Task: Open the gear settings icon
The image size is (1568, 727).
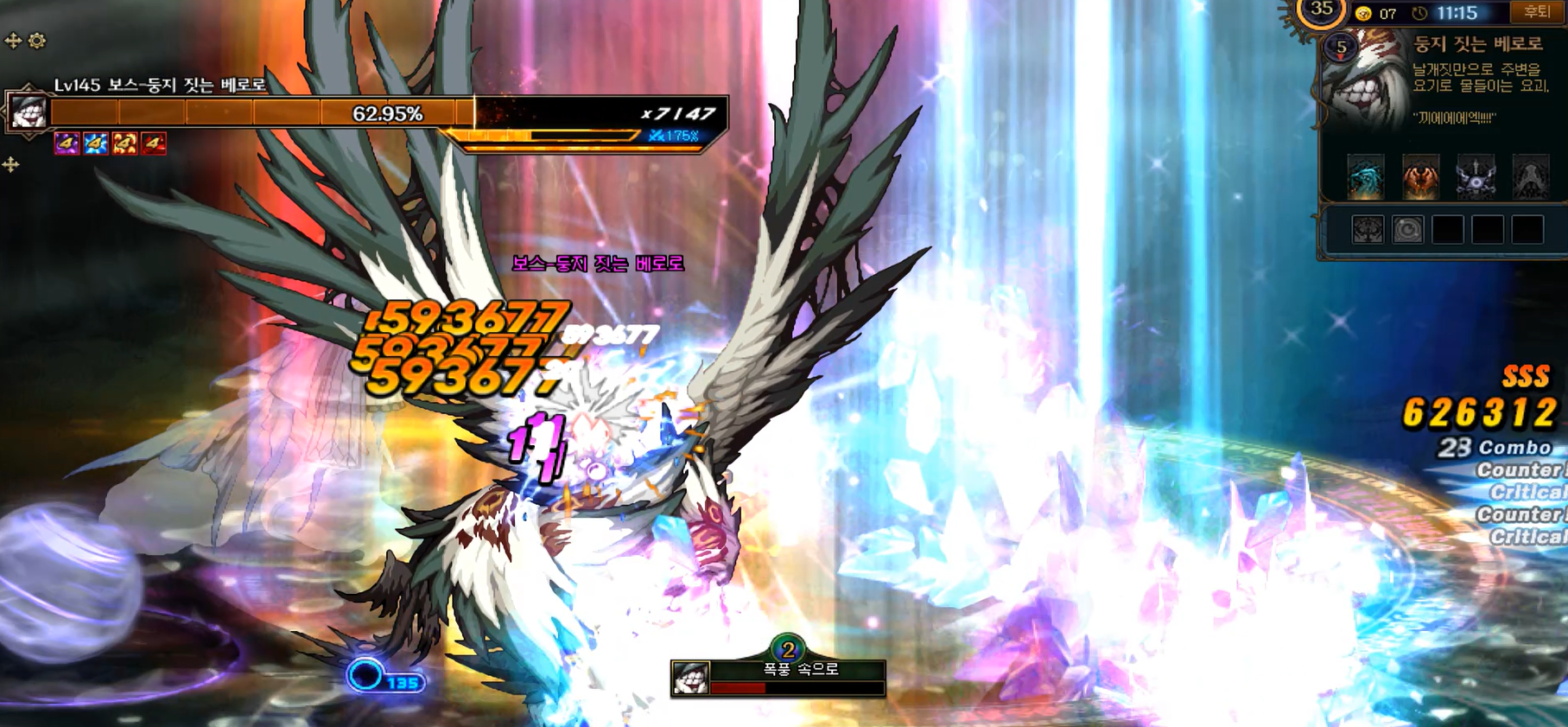Action: (x=37, y=41)
